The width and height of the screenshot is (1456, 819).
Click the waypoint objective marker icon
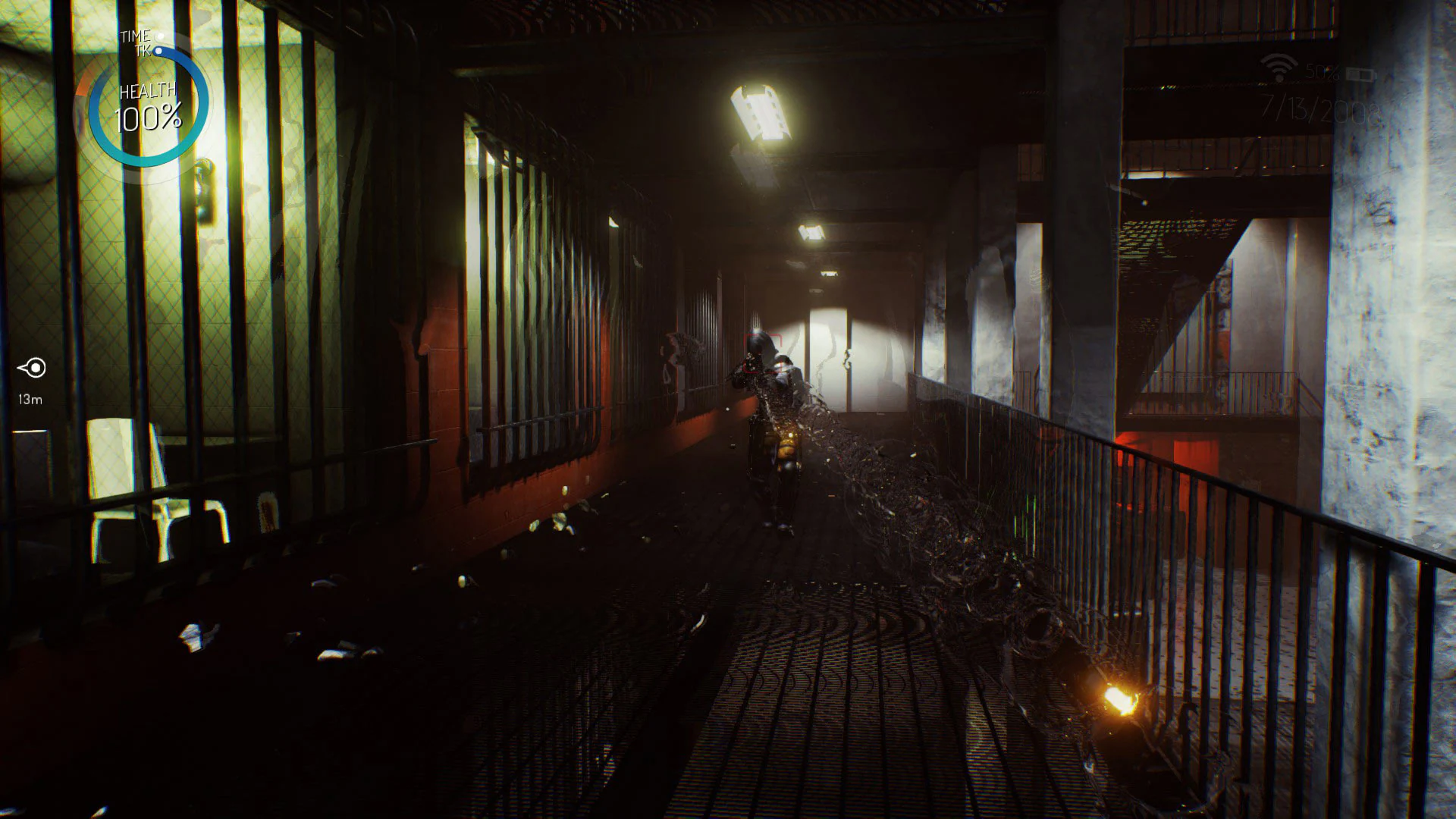(30, 366)
